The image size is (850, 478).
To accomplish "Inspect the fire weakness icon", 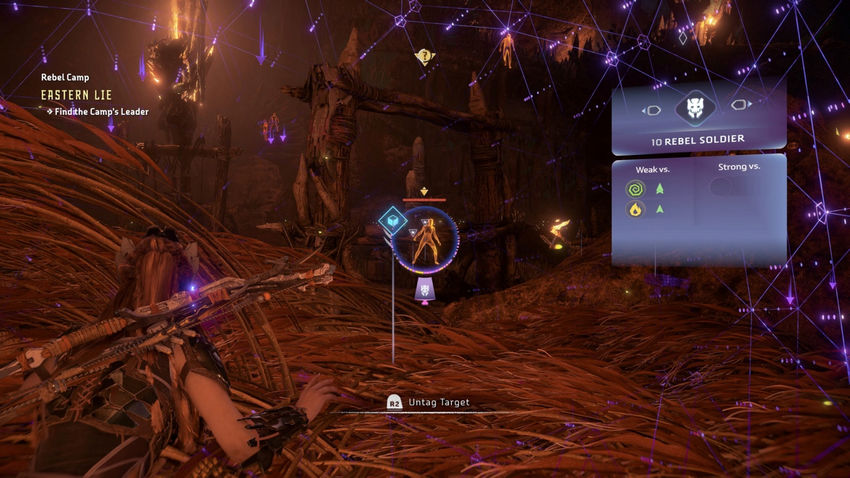I will coord(633,209).
